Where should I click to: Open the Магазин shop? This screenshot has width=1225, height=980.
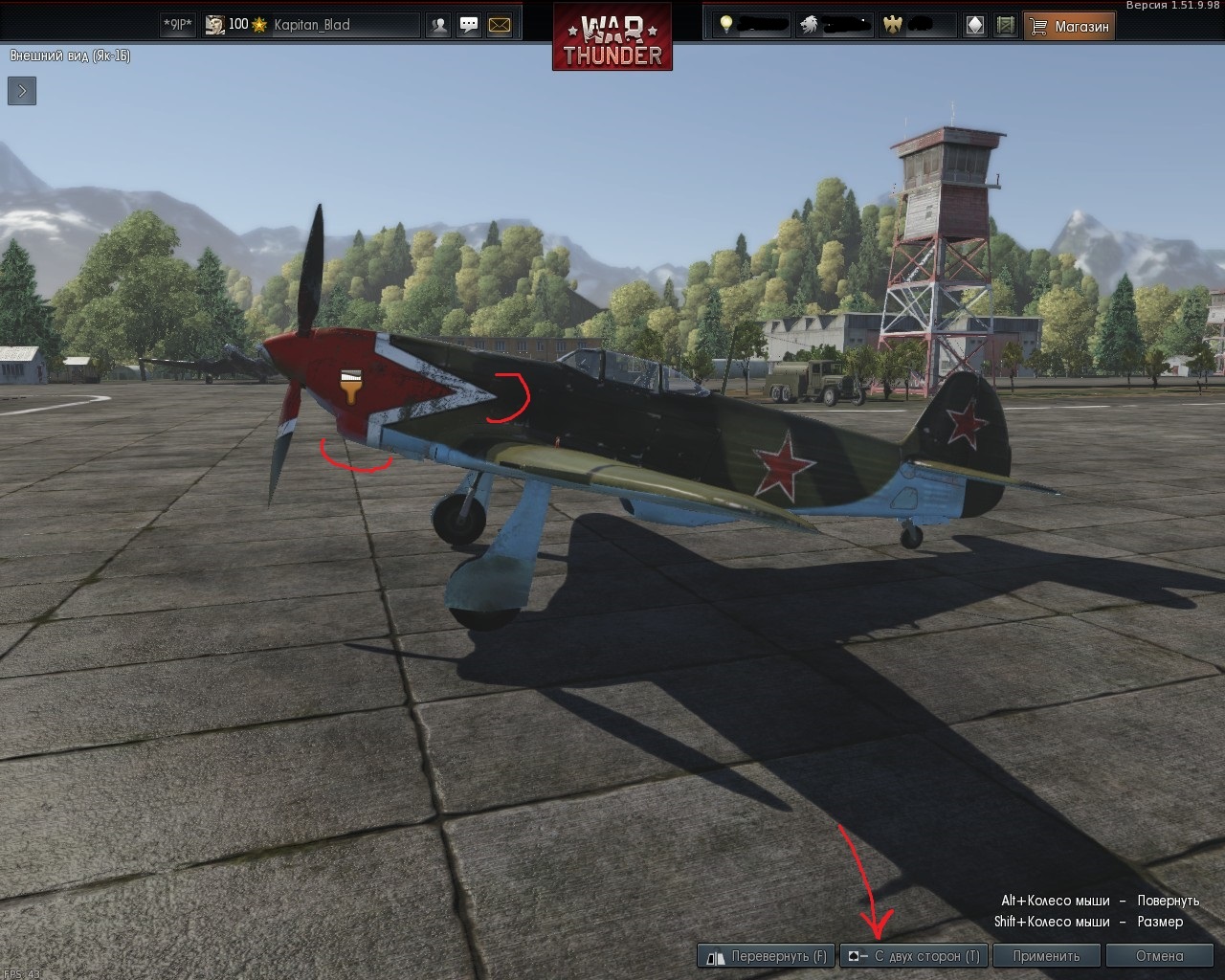click(1070, 26)
